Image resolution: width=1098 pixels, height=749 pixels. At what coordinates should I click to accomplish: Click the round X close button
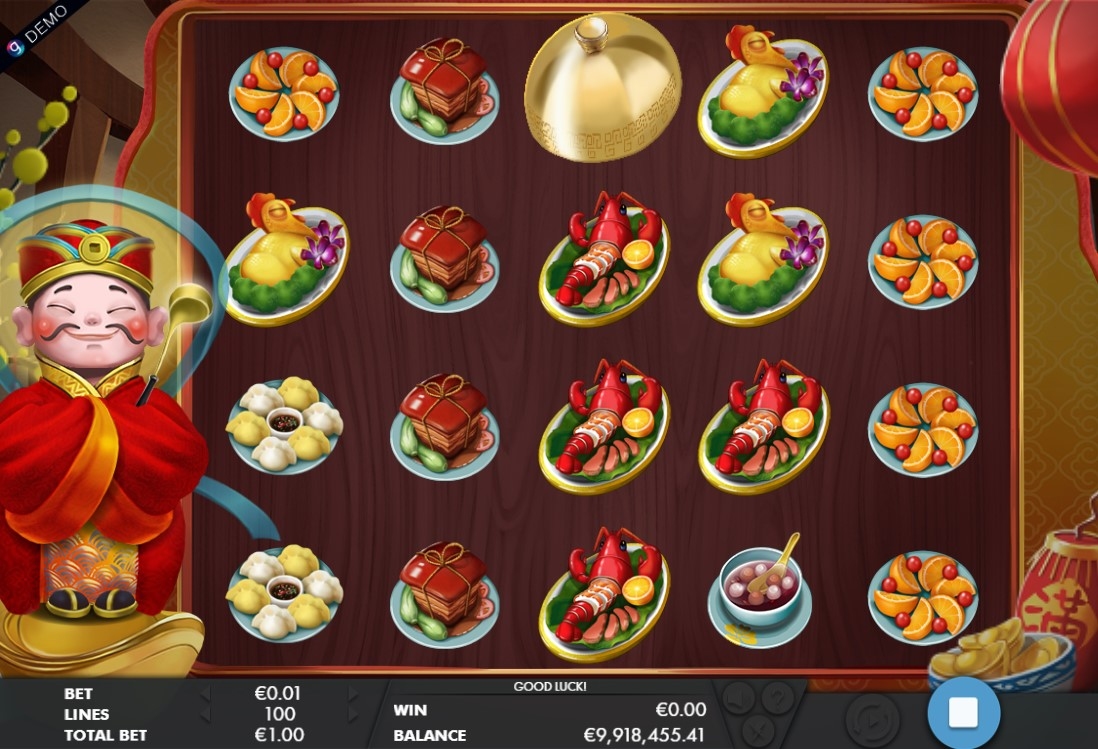point(758,730)
